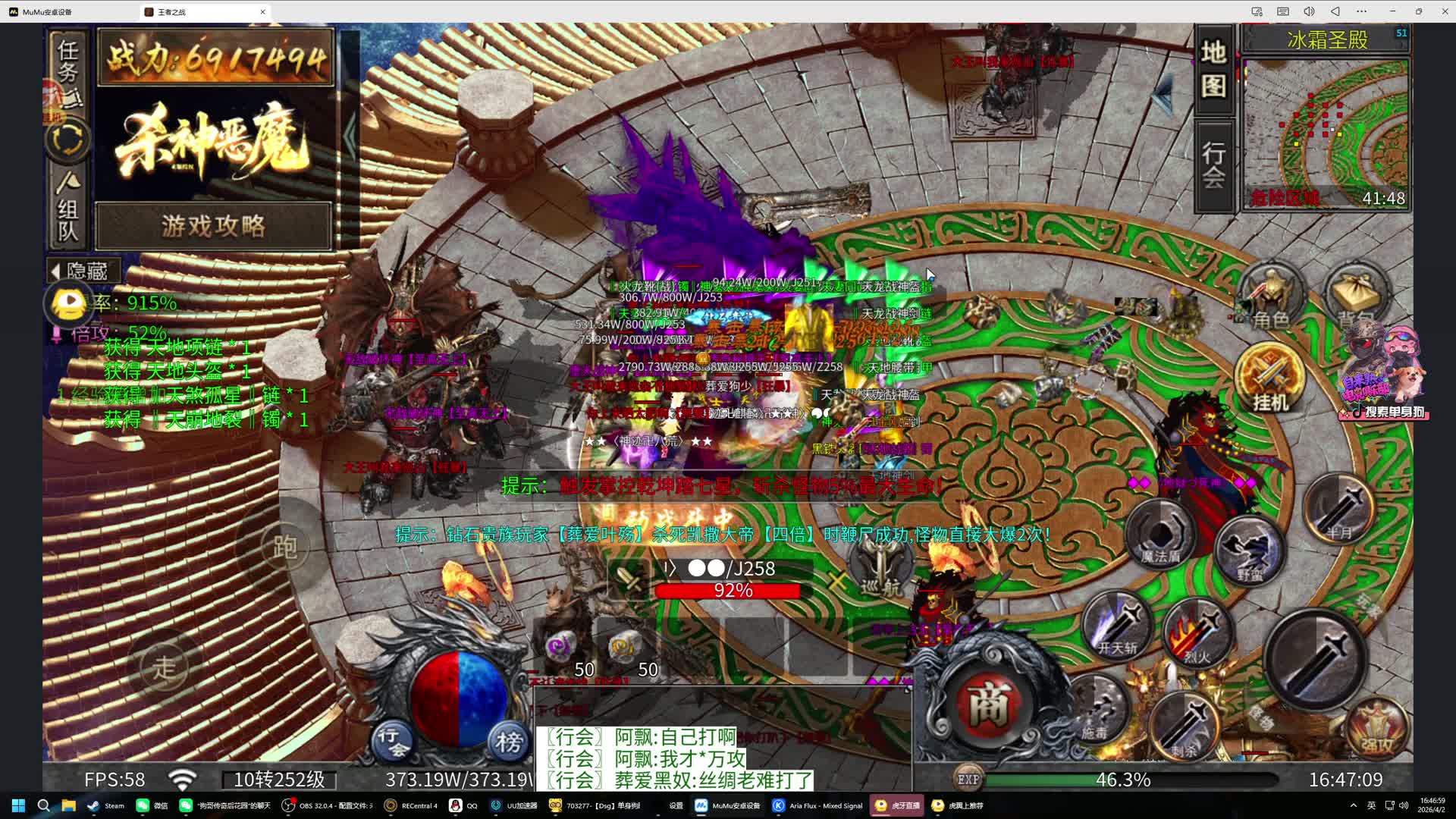Select the 跑 run movement button

tap(284, 547)
